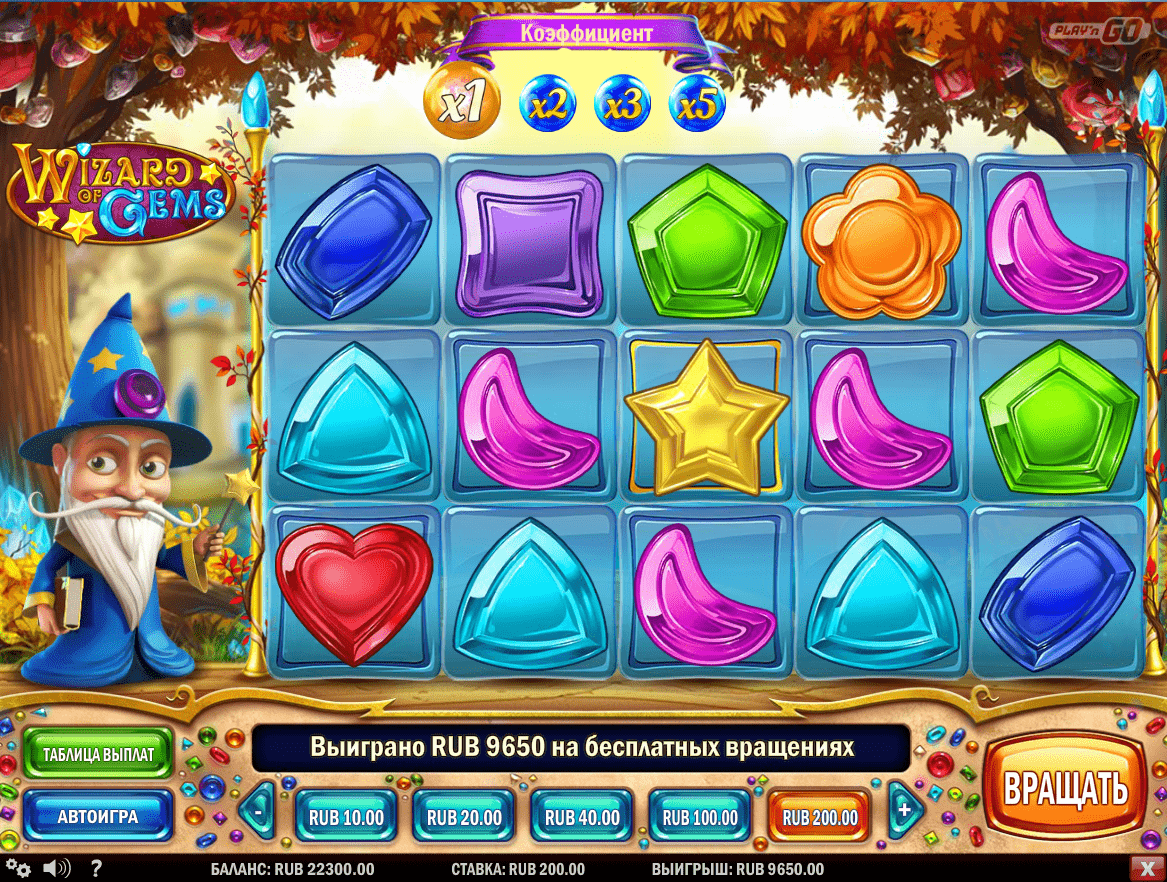Open the ТАБЛИЦА ВЫПЛАТ paytable
Image resolution: width=1167 pixels, height=882 pixels.
(98, 753)
